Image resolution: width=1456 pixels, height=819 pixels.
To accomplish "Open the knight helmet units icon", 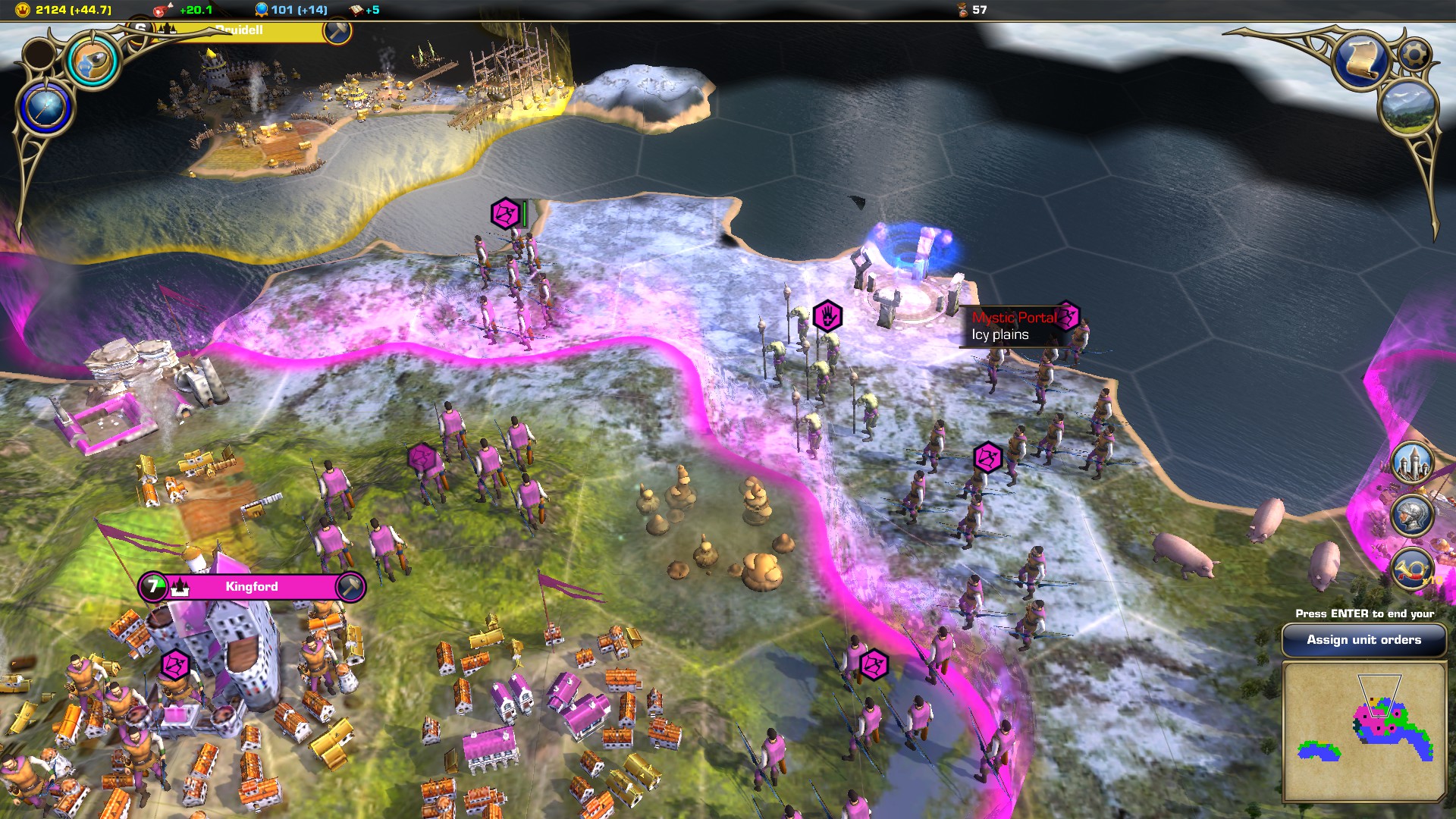I will [1412, 516].
